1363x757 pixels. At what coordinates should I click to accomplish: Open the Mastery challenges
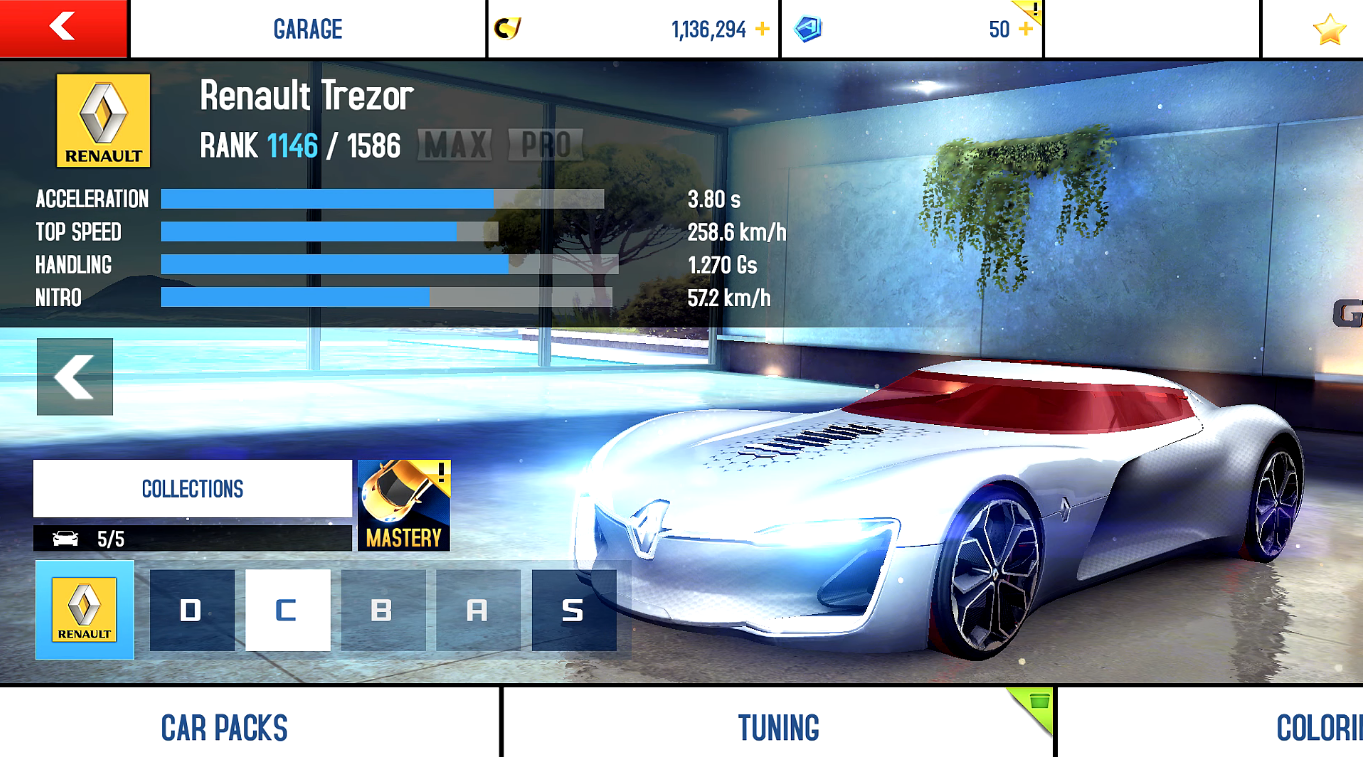404,505
